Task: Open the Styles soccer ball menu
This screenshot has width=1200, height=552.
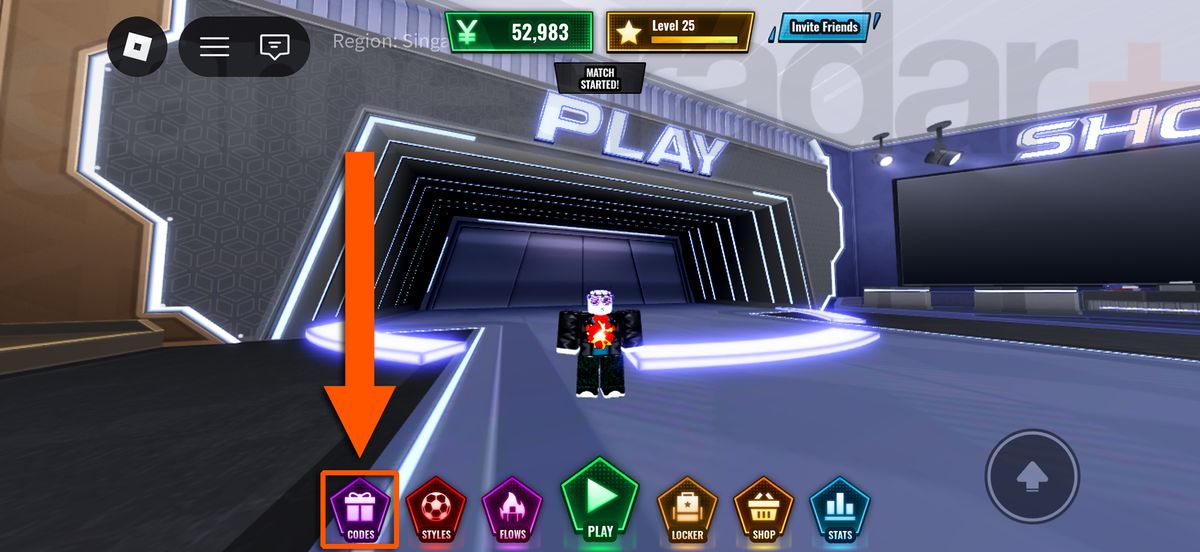Action: click(437, 510)
